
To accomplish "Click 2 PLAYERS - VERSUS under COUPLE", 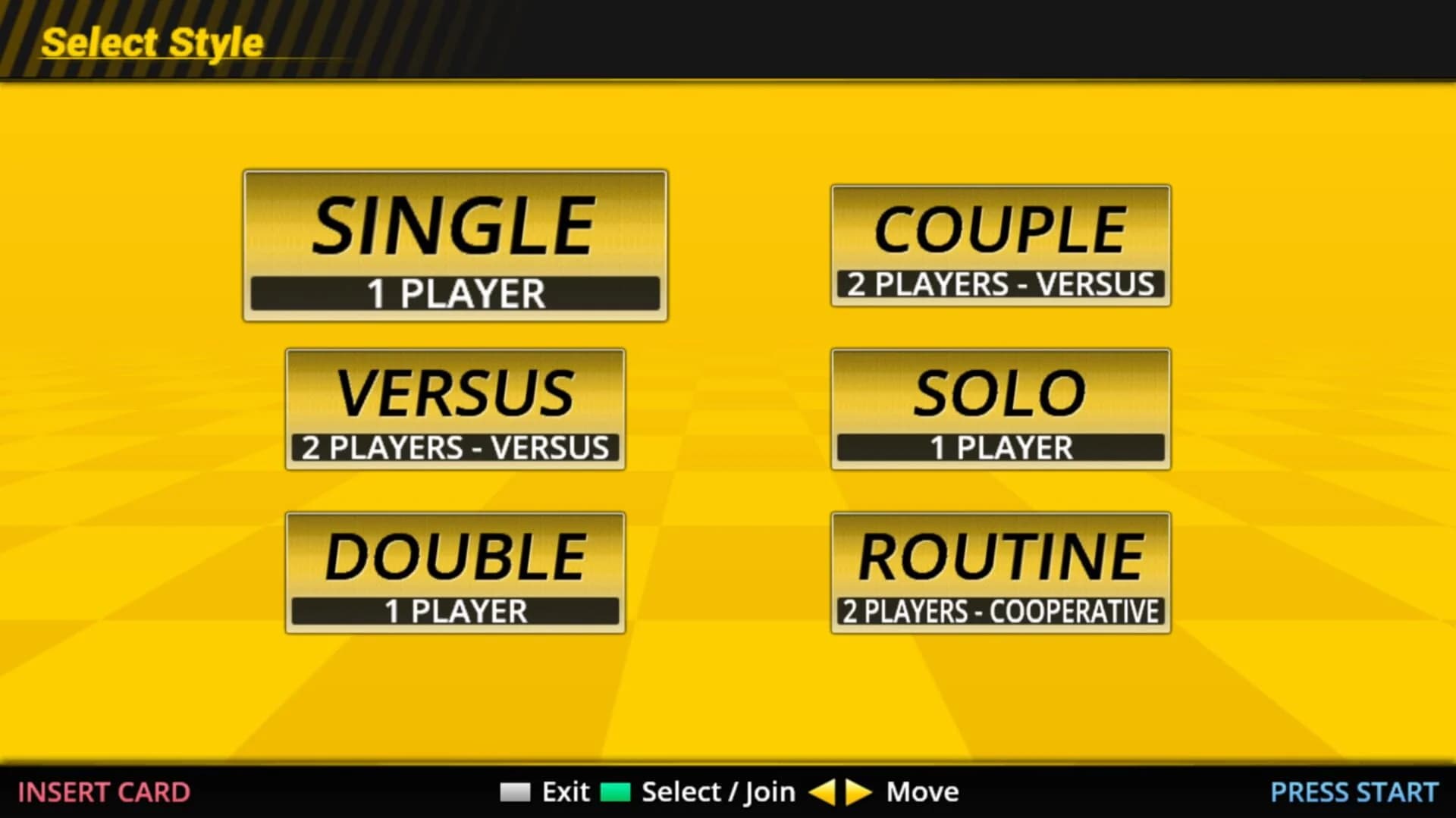I will [x=1001, y=282].
